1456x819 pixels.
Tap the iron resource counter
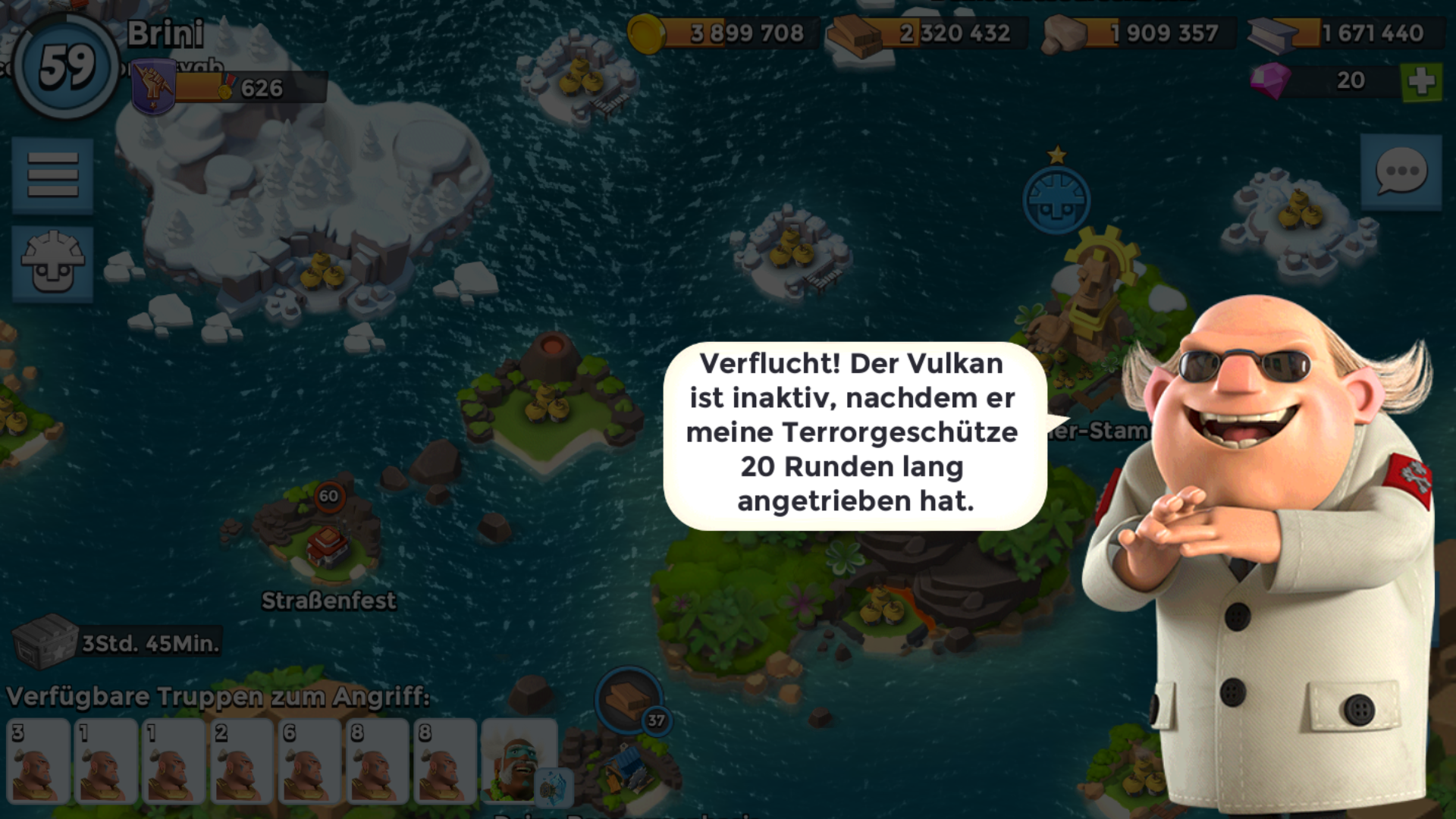(x=1342, y=33)
